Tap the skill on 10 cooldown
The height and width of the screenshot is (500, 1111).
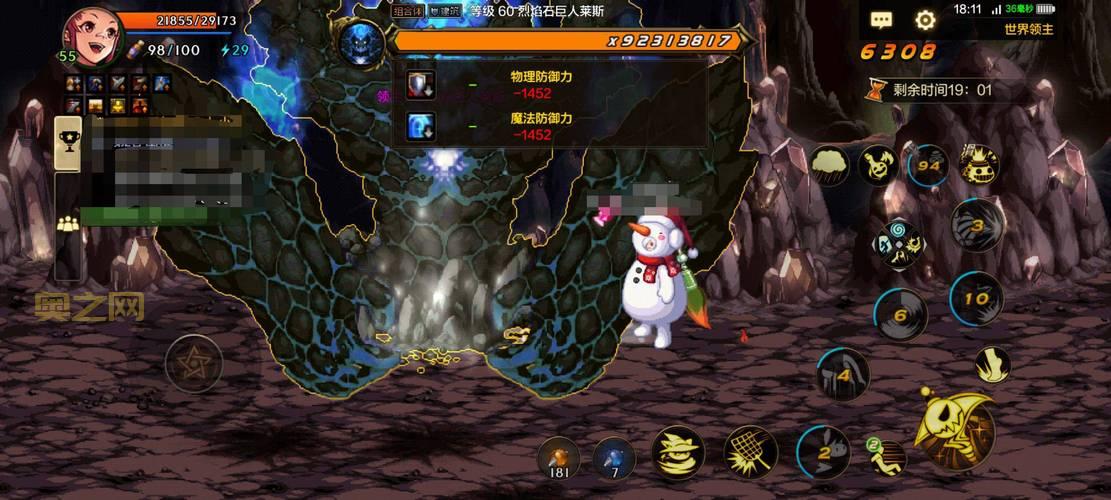tap(977, 297)
